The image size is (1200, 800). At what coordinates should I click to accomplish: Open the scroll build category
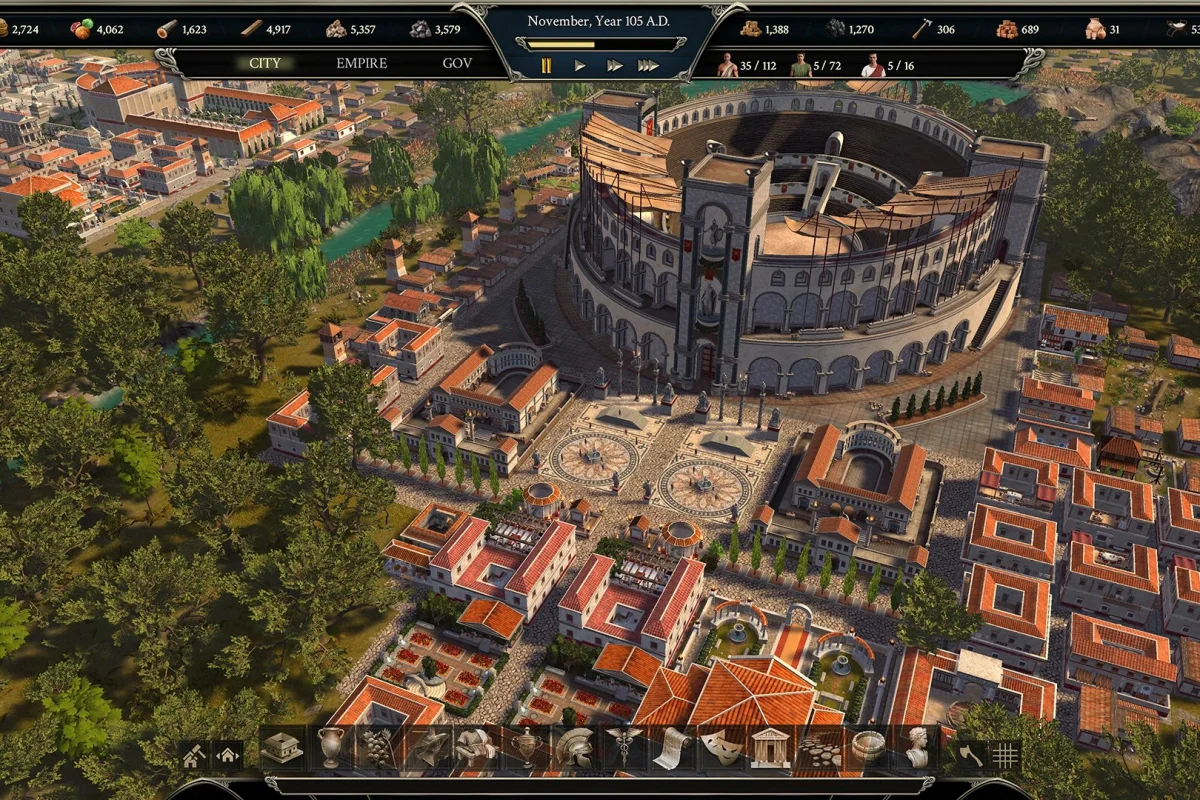tap(672, 748)
